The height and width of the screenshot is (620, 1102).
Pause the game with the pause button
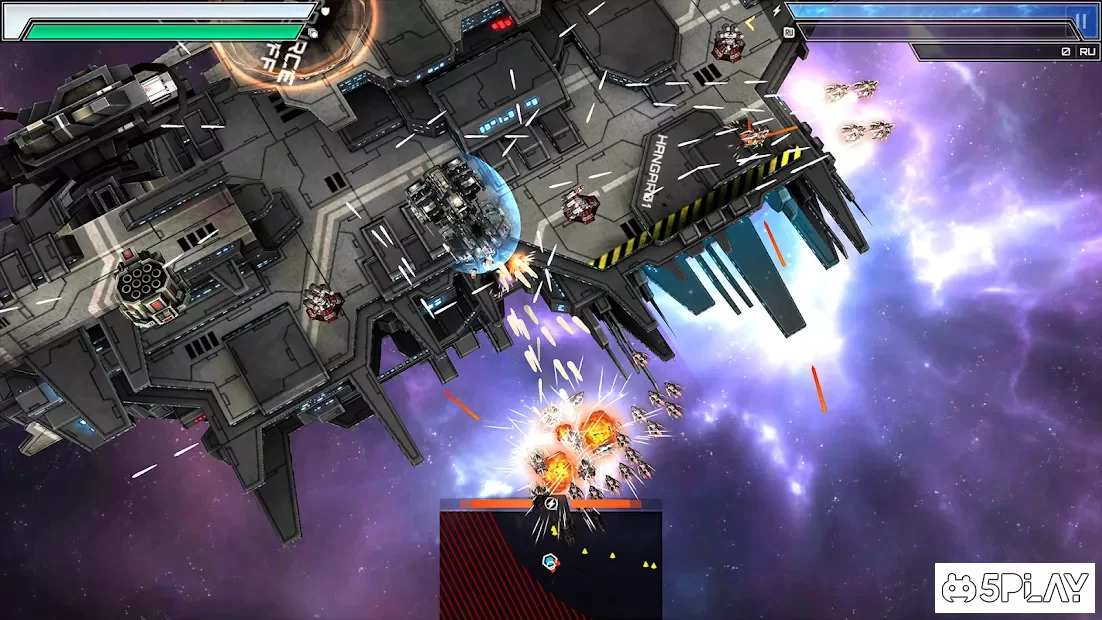[x=1080, y=20]
